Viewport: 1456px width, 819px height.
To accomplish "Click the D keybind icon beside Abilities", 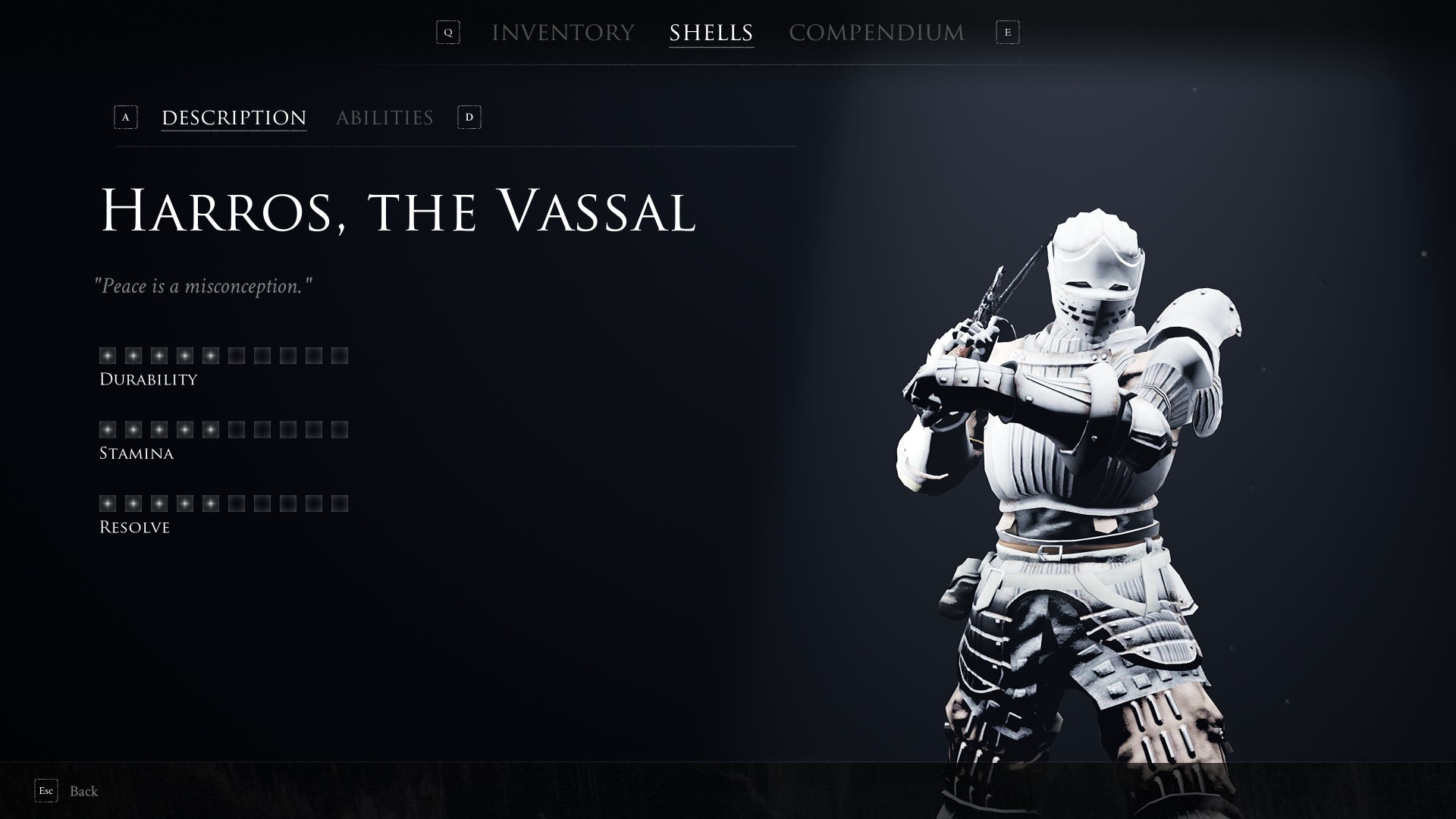I will click(x=469, y=118).
